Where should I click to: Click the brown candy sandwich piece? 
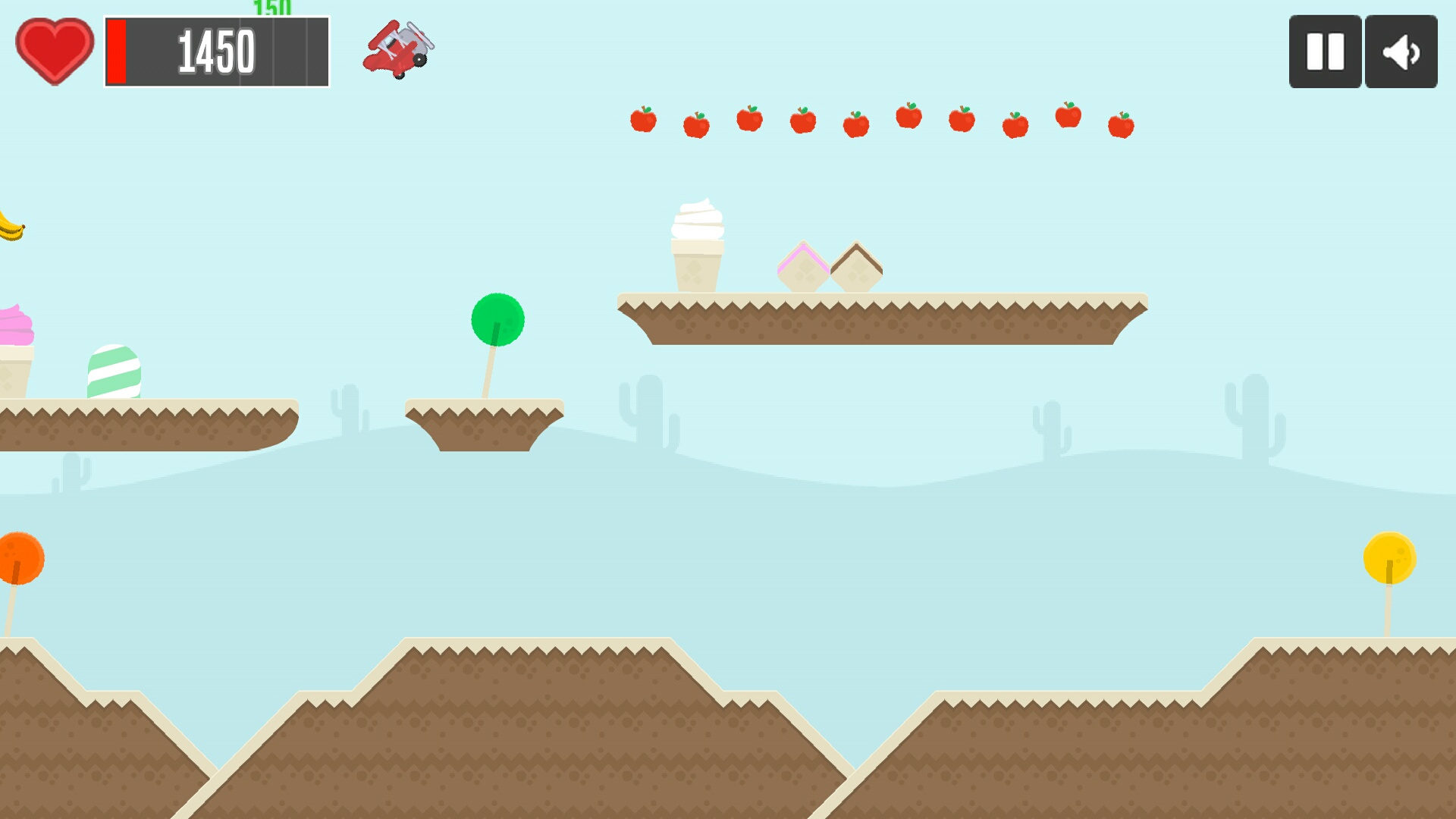(857, 267)
